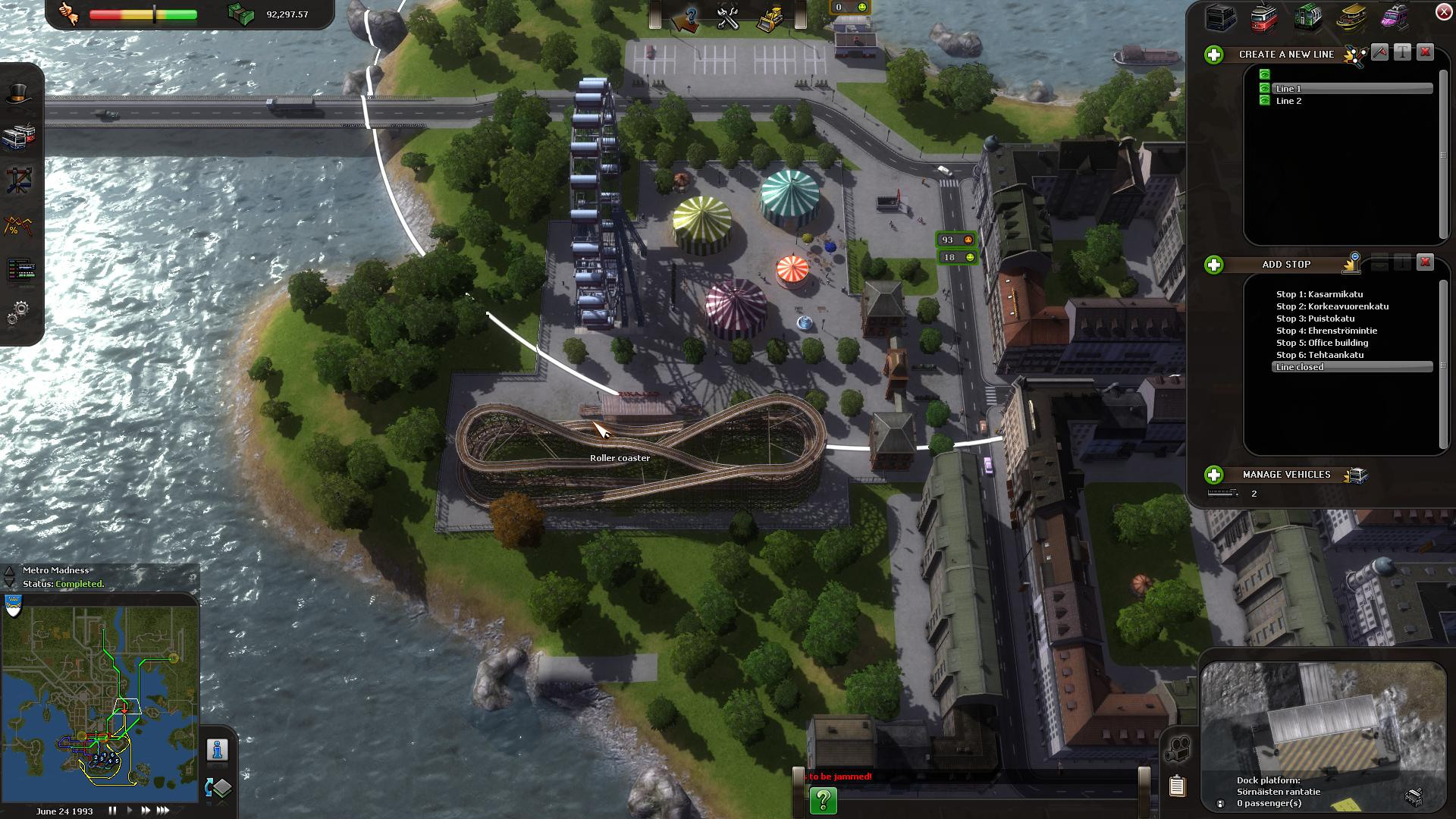Delete the selected line with red X

[1425, 52]
